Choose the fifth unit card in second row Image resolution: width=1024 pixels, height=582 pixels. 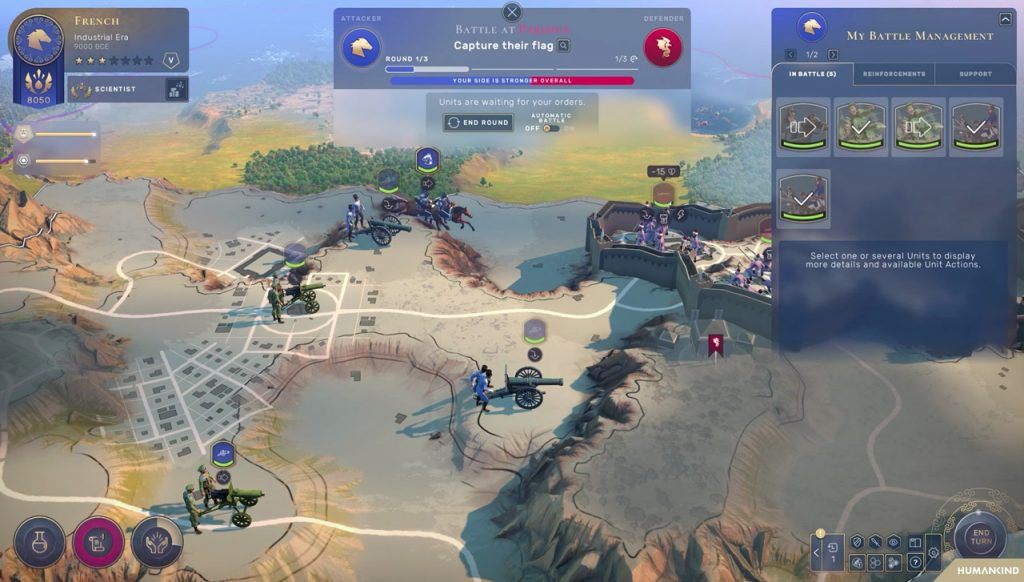[x=804, y=197]
